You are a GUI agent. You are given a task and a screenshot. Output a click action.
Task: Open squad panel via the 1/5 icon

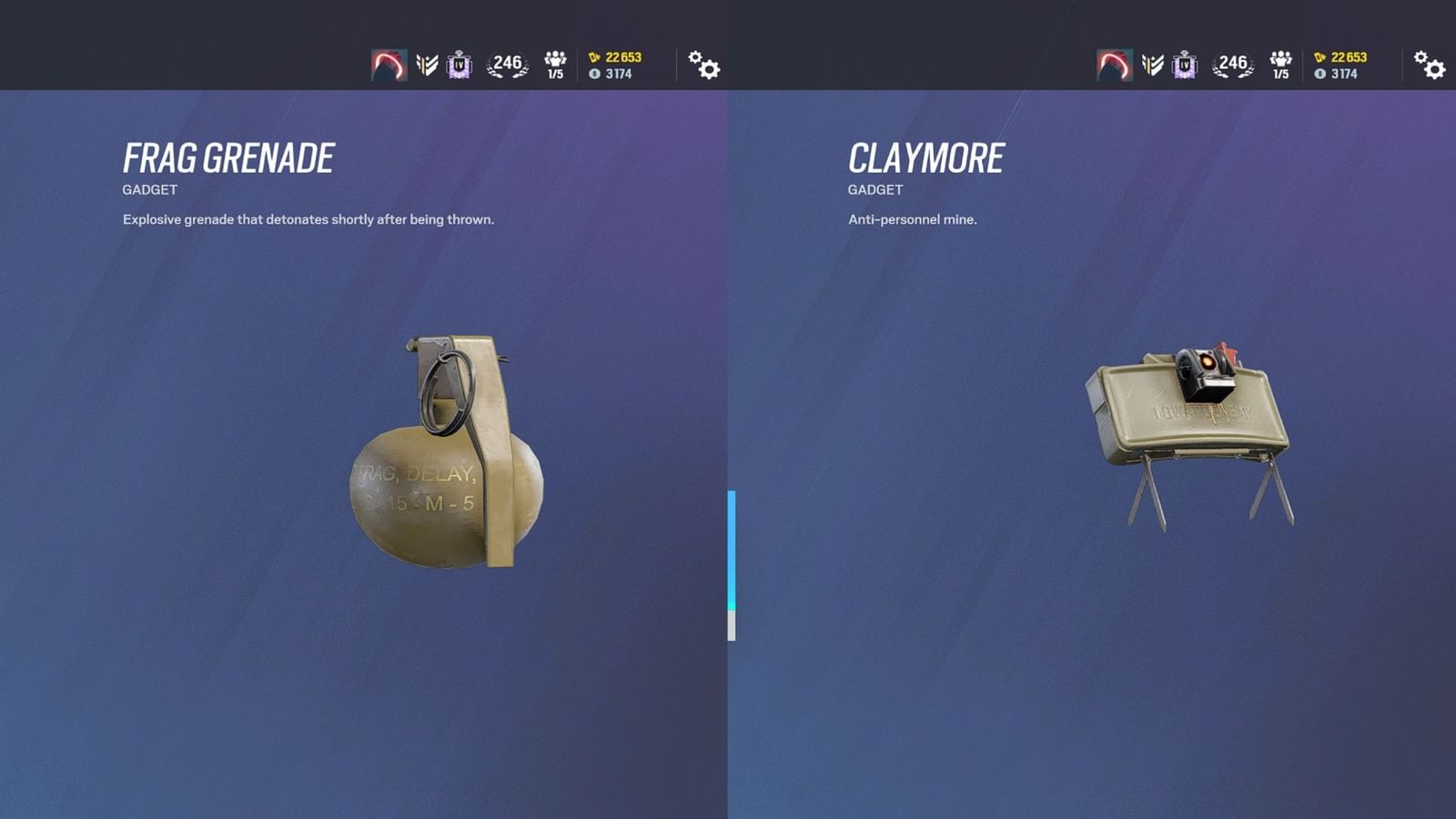pyautogui.click(x=553, y=64)
